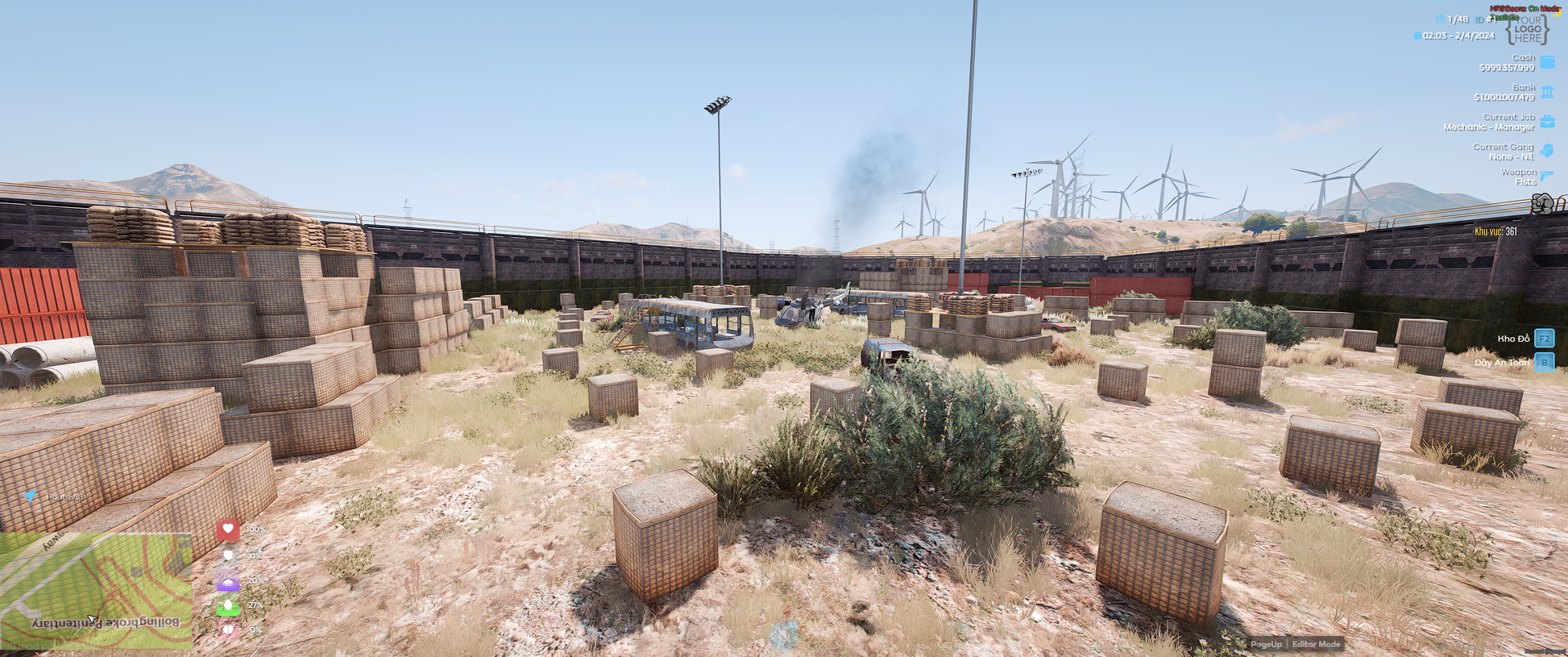Click the online players signal icon
This screenshot has width=1568, height=657.
point(1440,19)
